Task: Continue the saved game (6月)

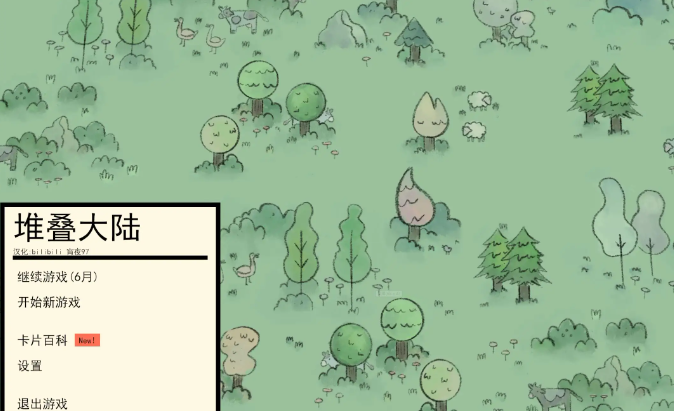Action: (57, 277)
